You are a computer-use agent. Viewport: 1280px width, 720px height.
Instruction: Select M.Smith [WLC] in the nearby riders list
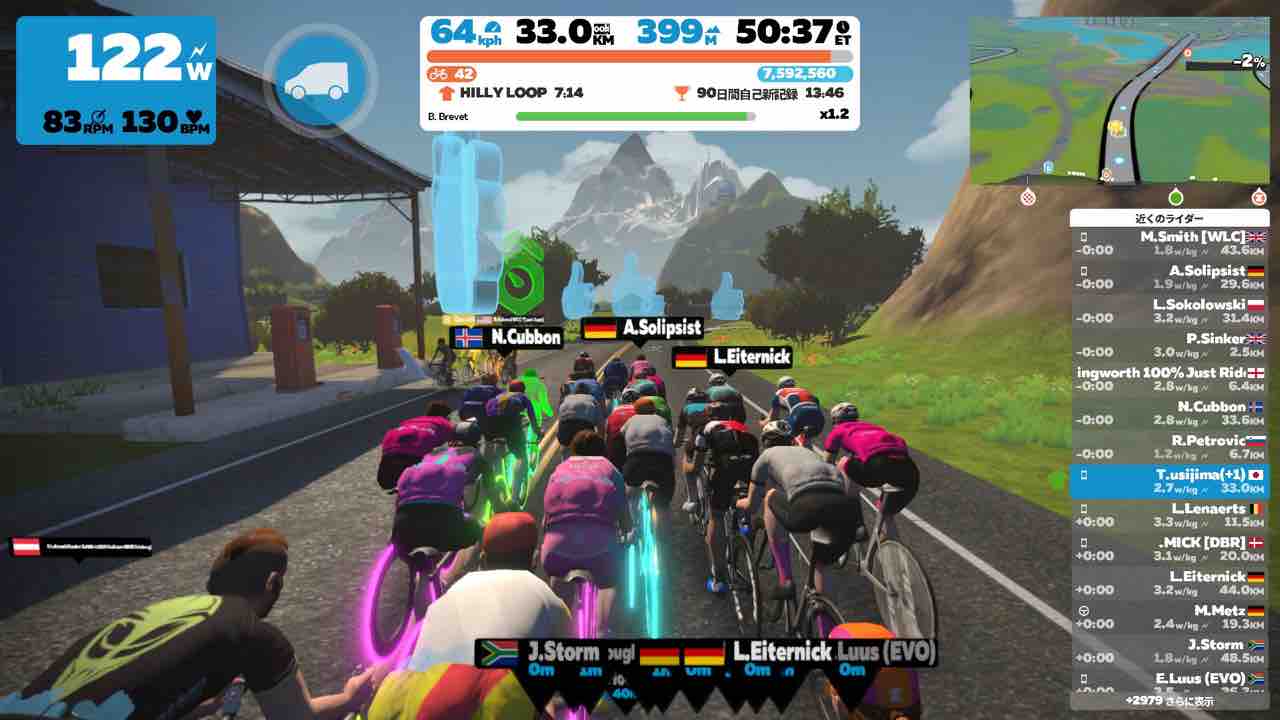pos(1169,245)
